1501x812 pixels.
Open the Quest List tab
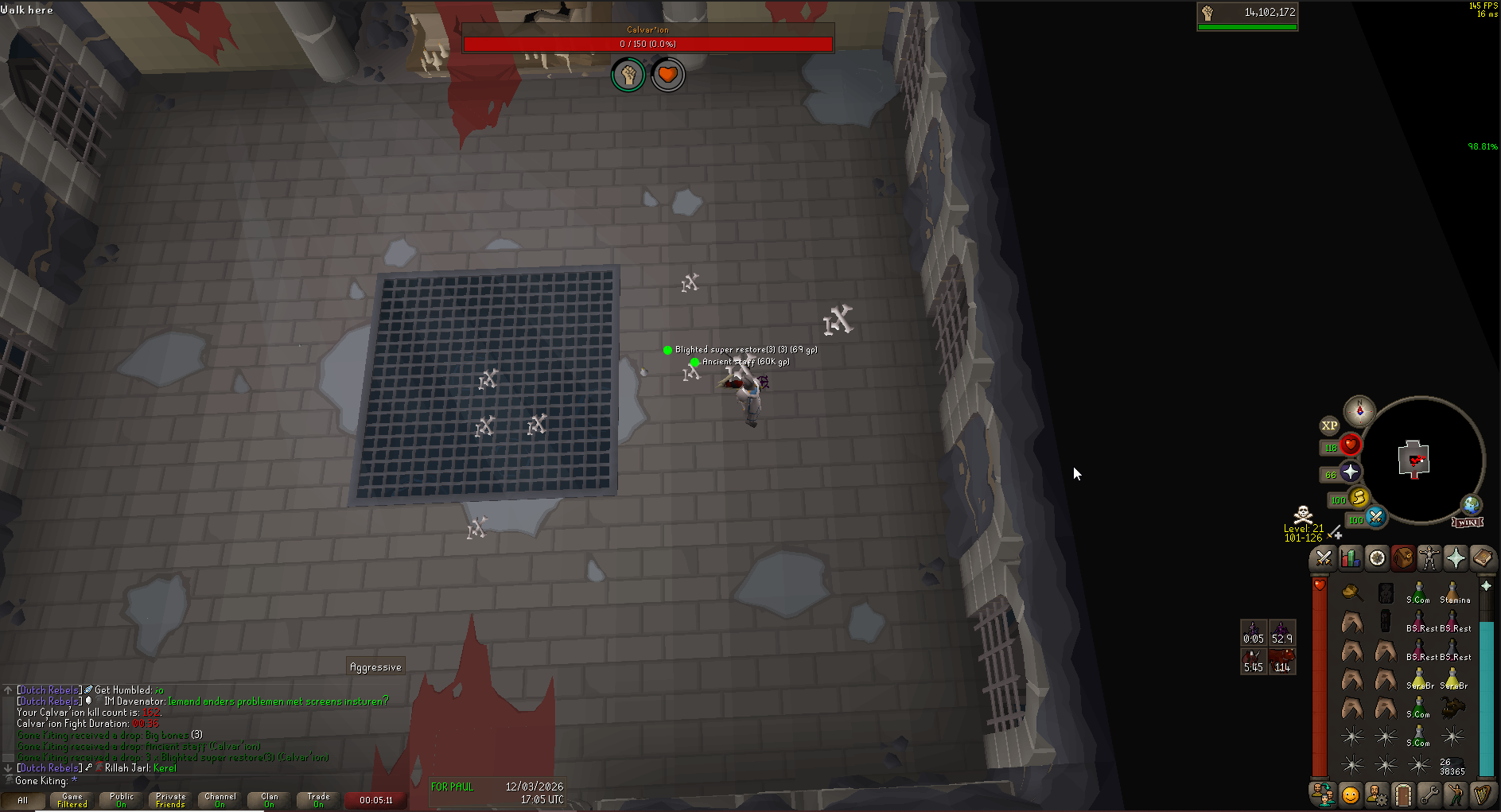click(1377, 558)
